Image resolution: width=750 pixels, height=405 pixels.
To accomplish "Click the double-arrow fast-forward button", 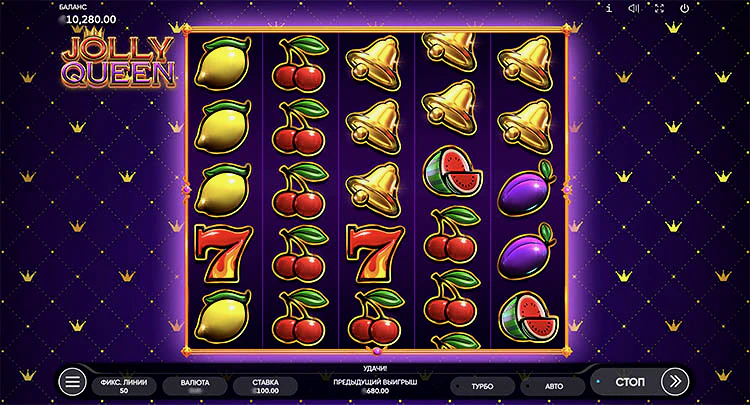I will pos(675,382).
